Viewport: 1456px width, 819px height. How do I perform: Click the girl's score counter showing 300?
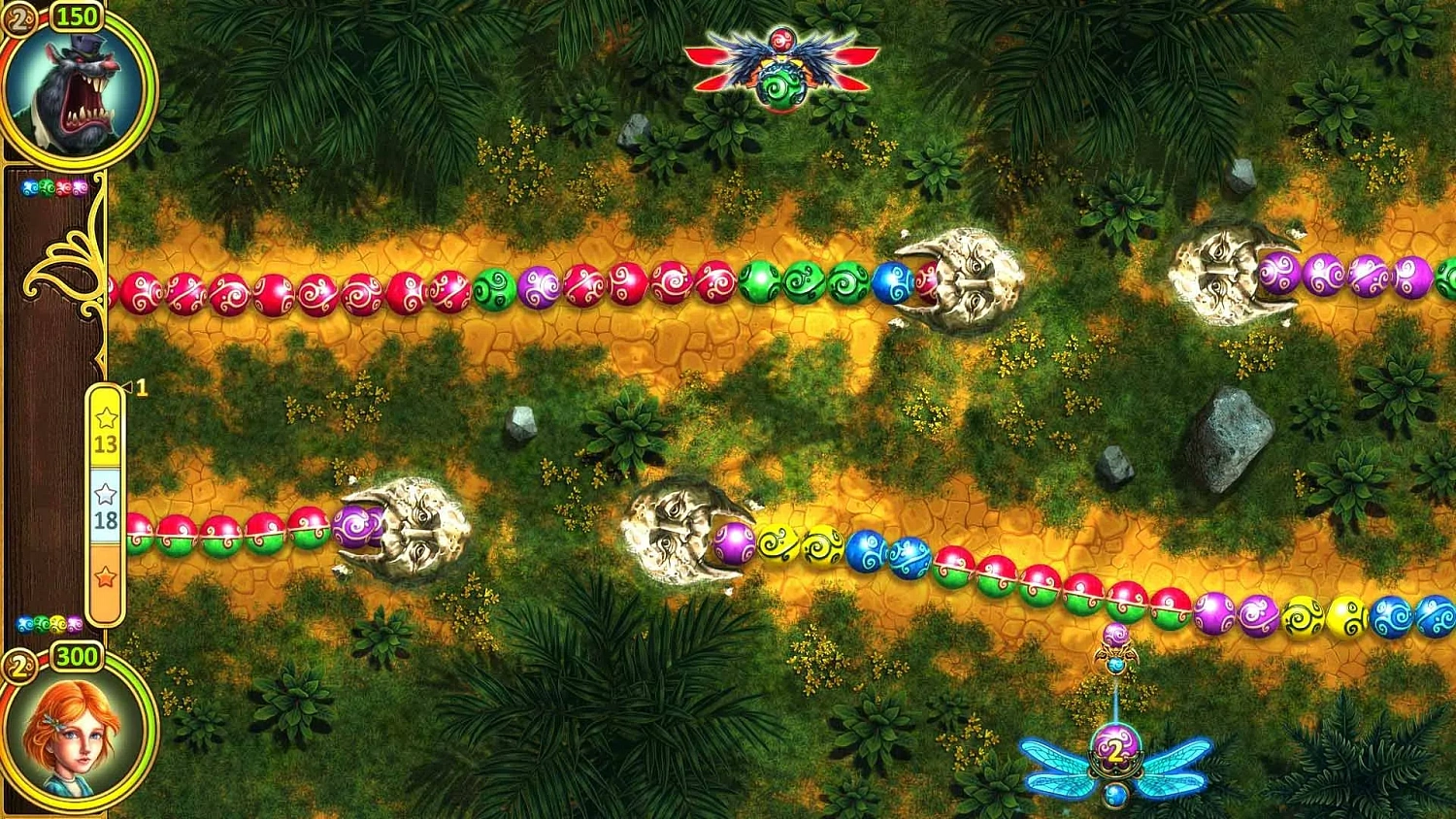click(x=80, y=656)
